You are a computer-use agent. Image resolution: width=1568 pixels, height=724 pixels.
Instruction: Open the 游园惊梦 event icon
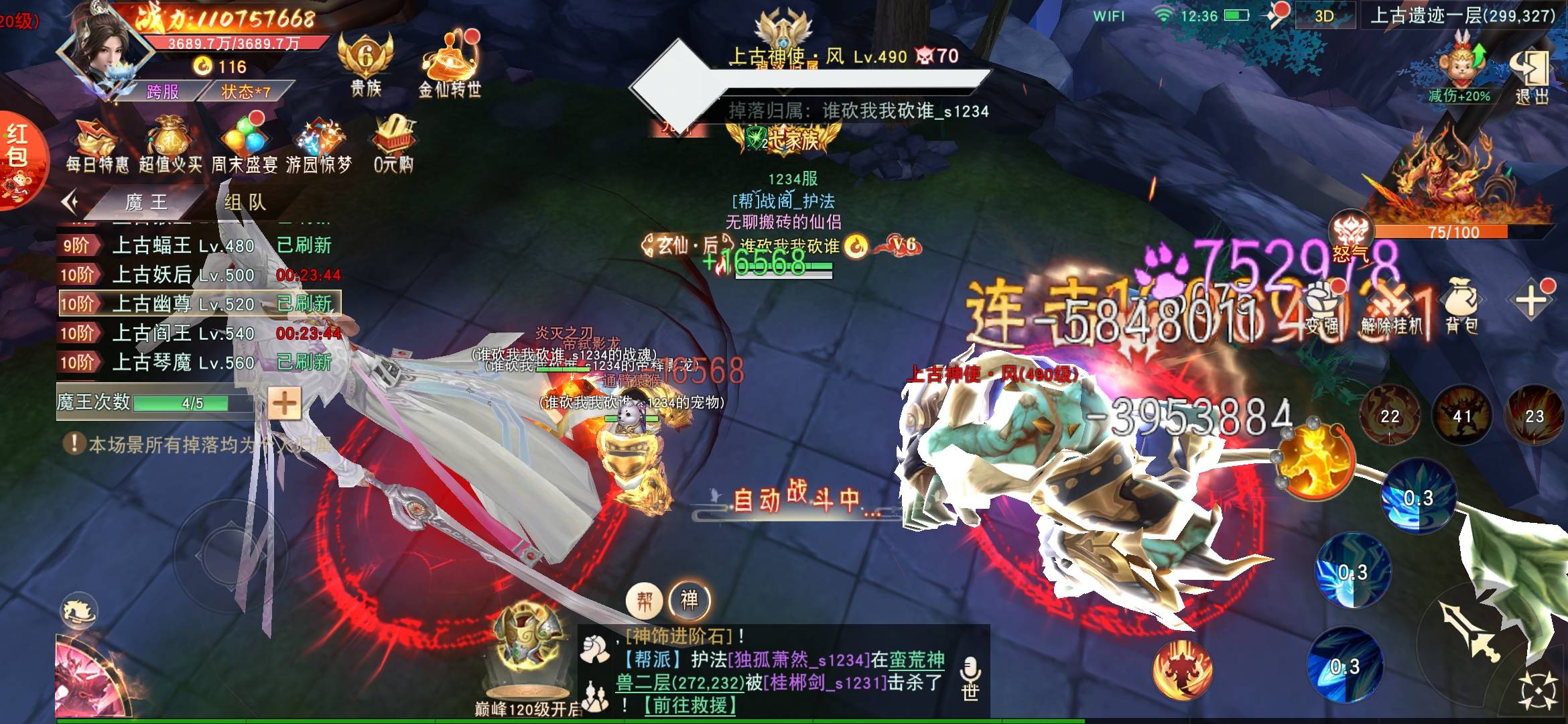point(319,146)
